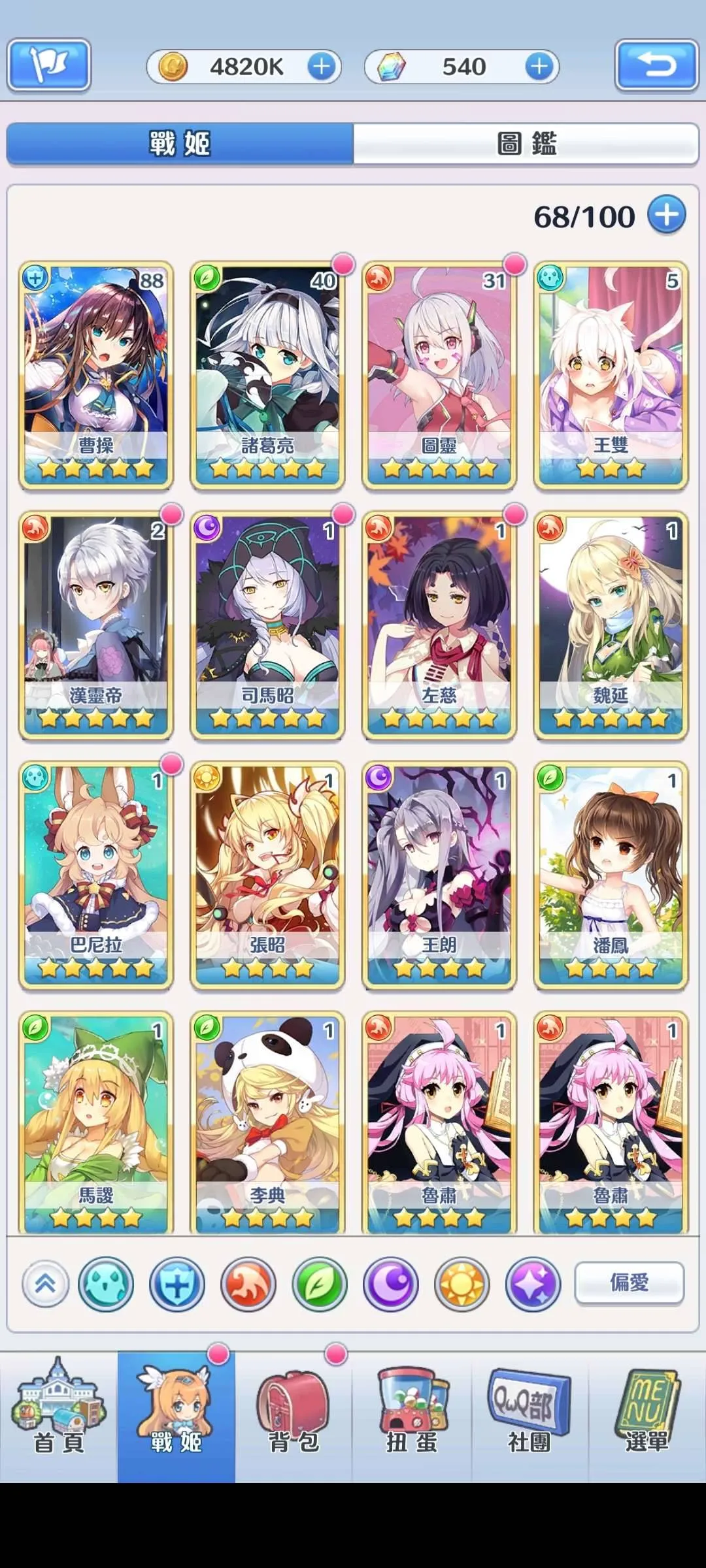Filter by the yellow sun element
This screenshot has height=1568, width=706.
tap(462, 1284)
